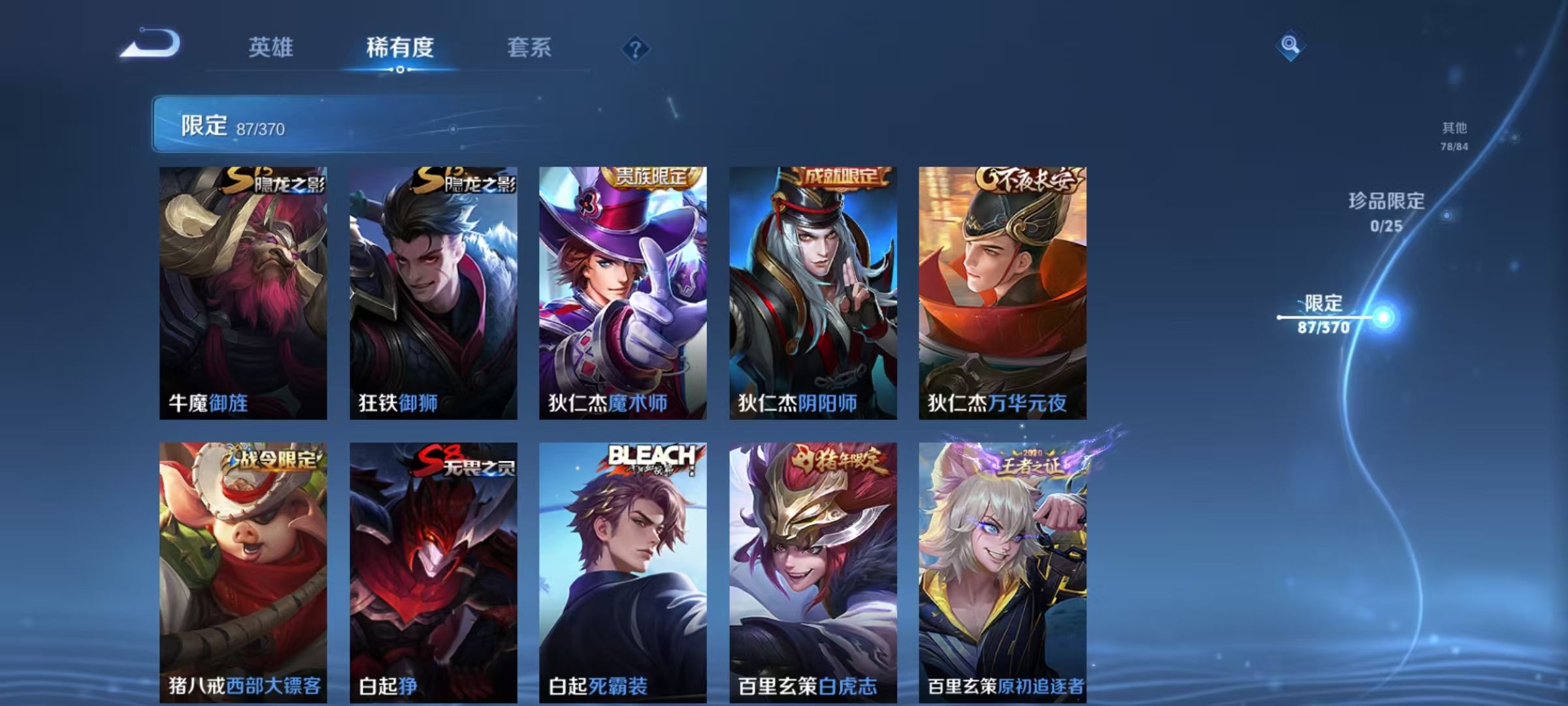Switch to the 英雄 tab

[x=272, y=47]
